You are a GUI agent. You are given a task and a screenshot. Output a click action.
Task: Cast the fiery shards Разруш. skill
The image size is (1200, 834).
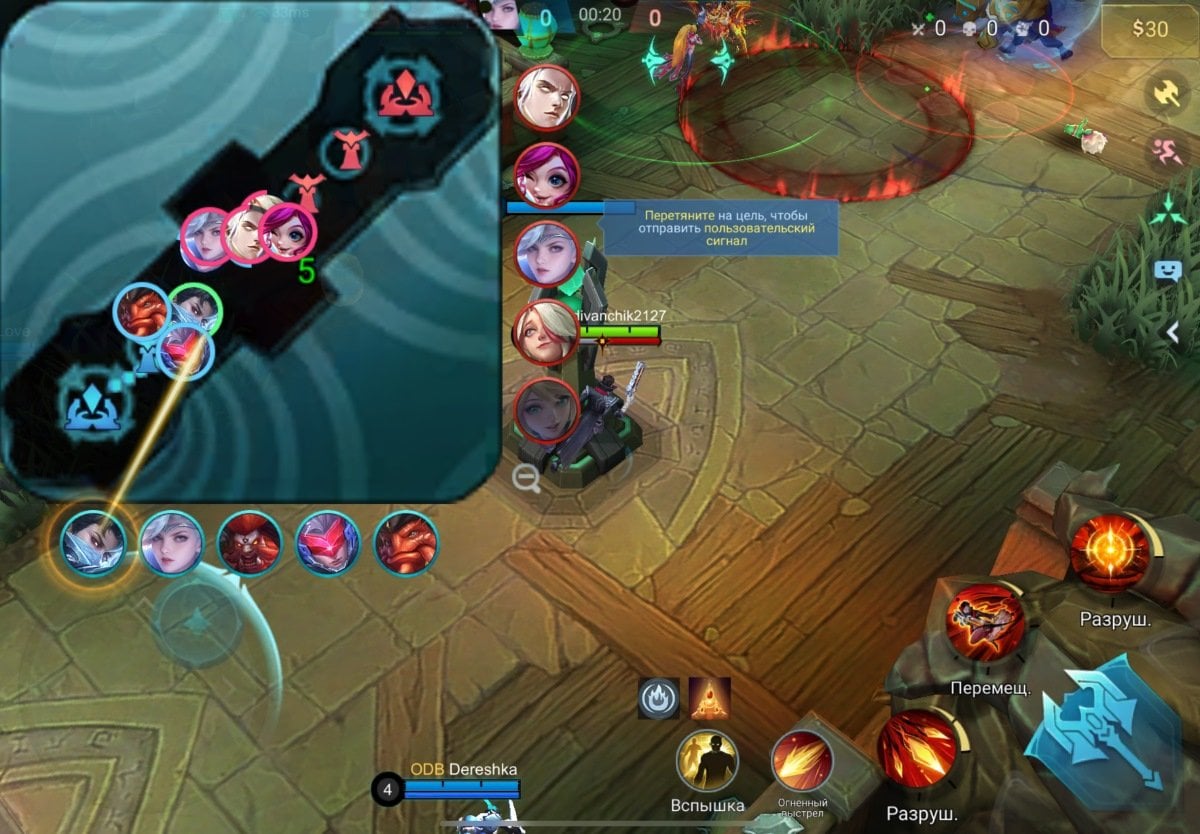click(918, 748)
